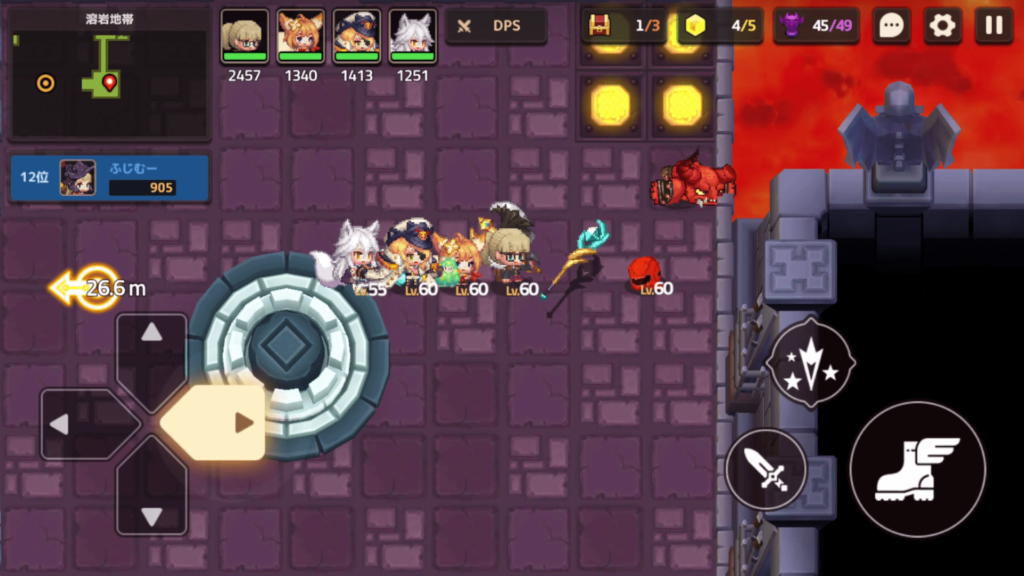Select the blonde glasses hero portrait
The image size is (1024, 576).
(245, 37)
